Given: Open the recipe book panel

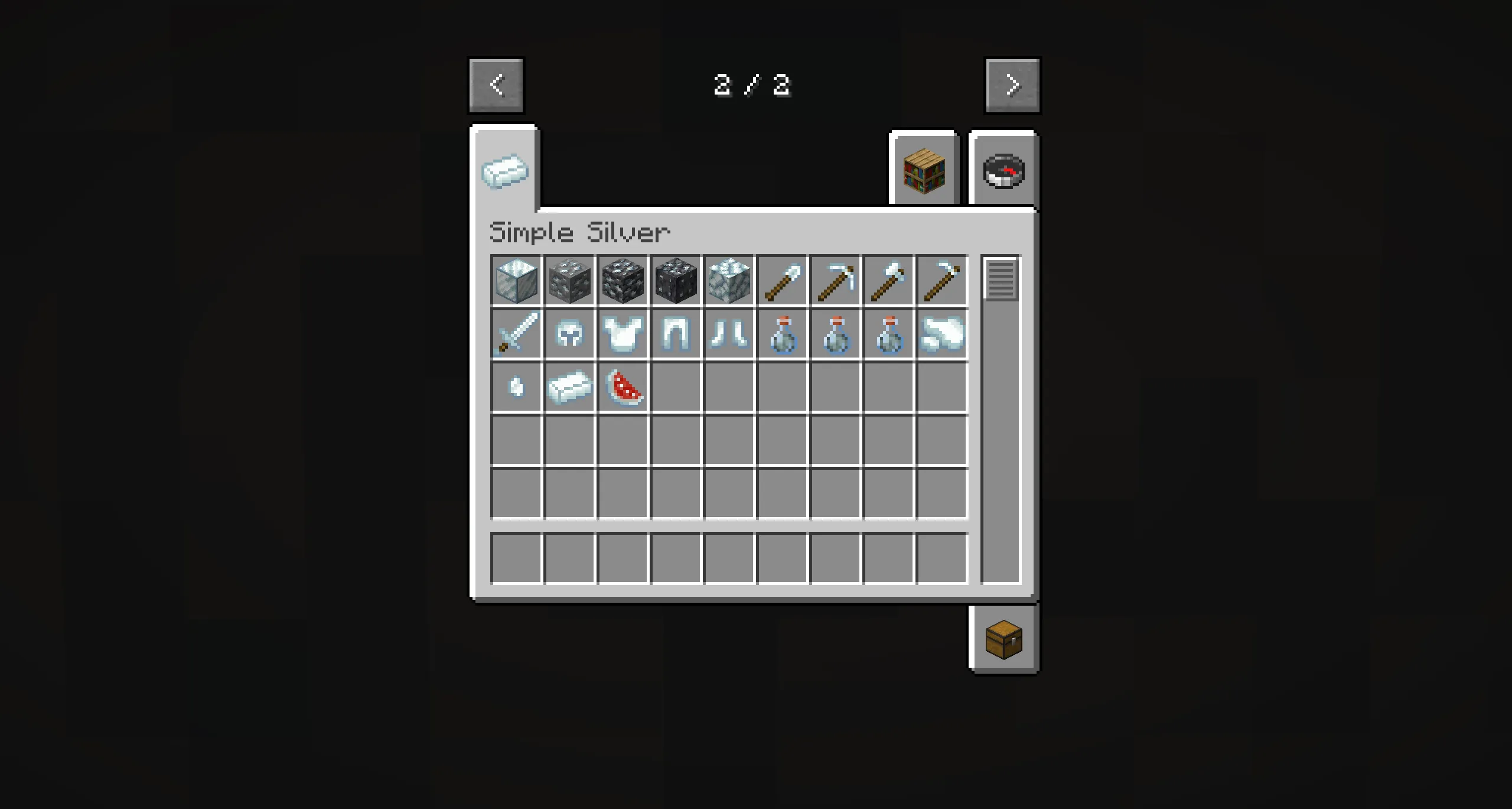Looking at the screenshot, I should click(x=923, y=170).
